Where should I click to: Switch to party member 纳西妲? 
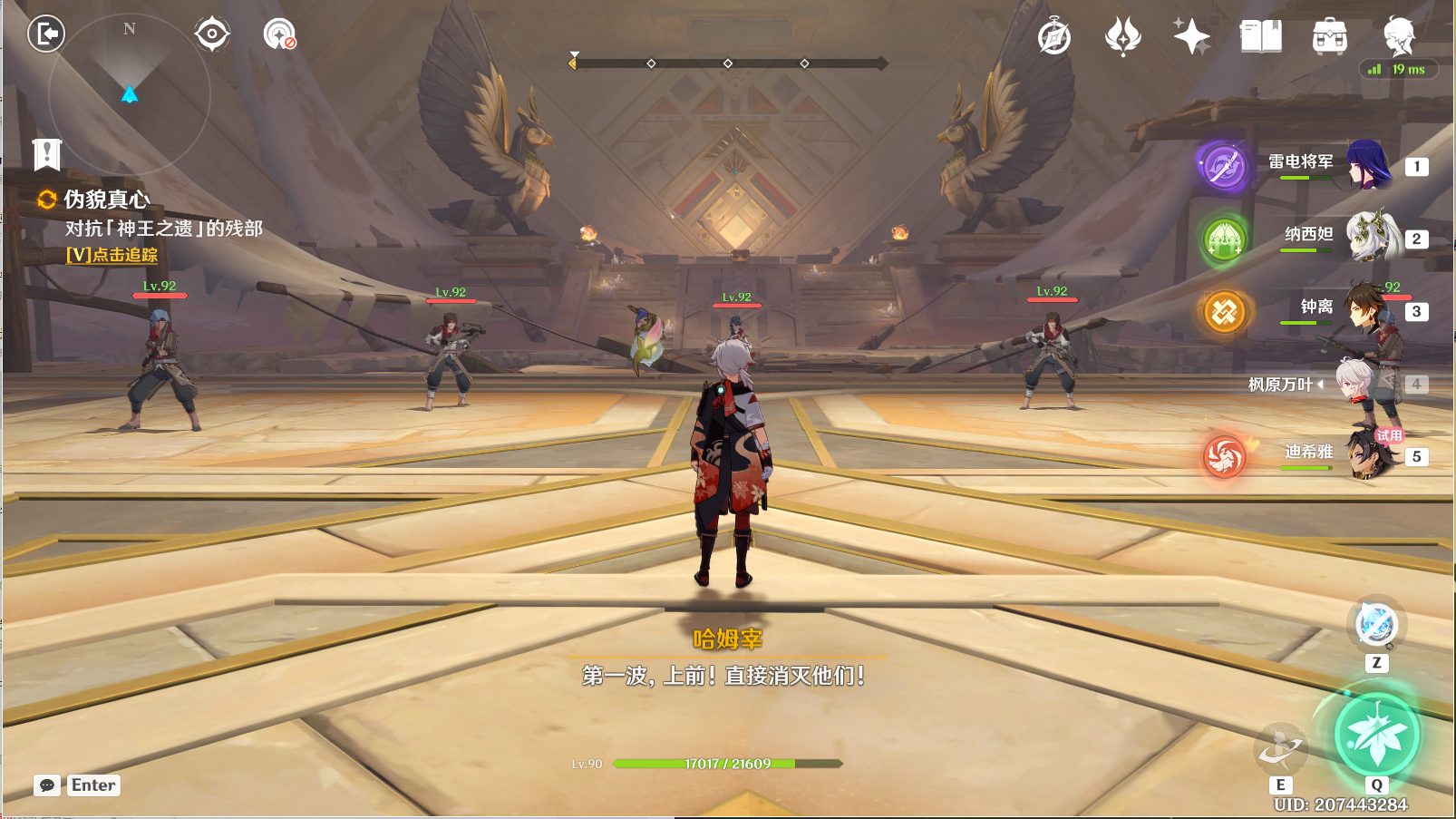coord(1369,237)
